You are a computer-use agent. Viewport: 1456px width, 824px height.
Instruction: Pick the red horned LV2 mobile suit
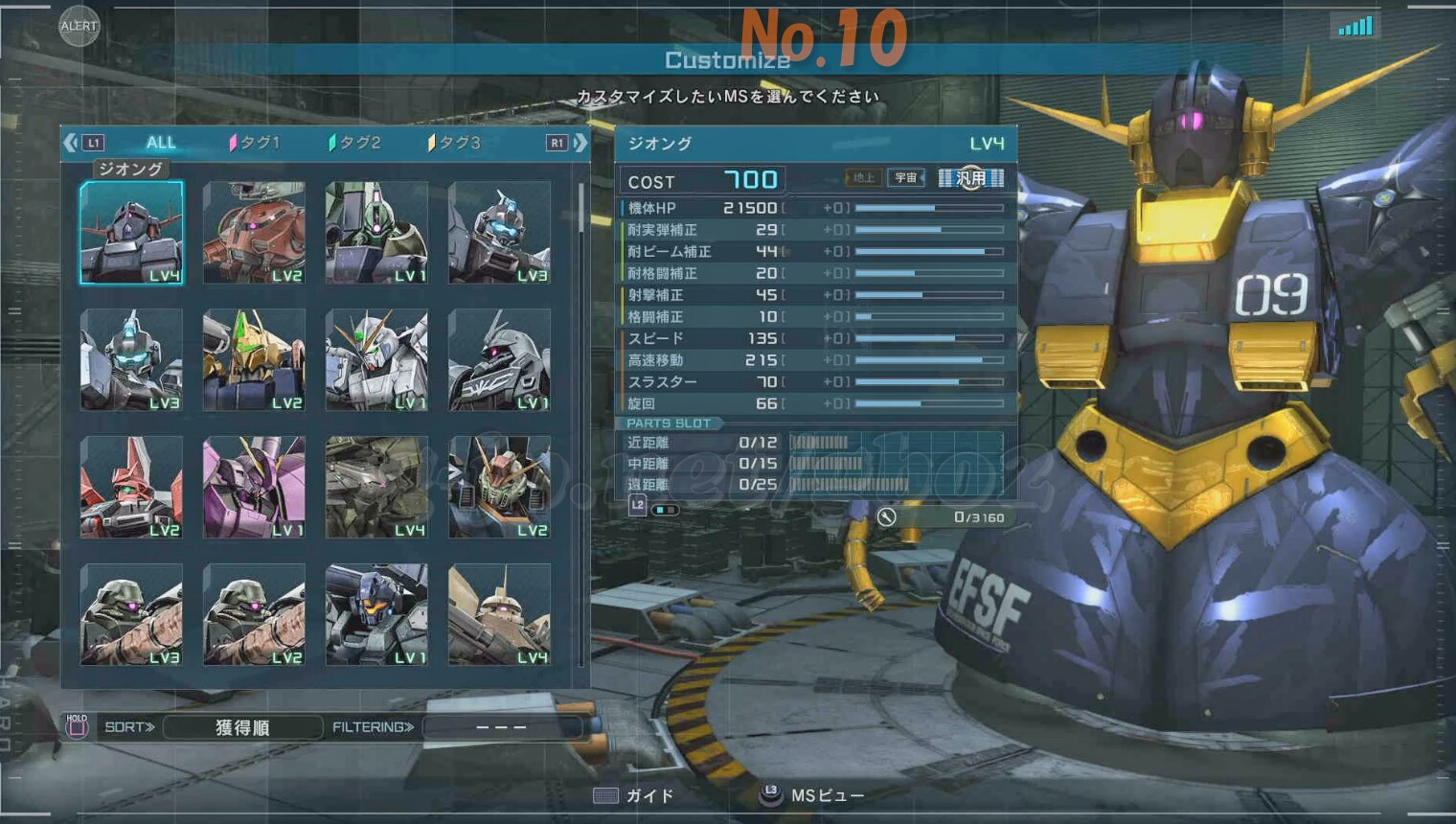click(x=131, y=487)
